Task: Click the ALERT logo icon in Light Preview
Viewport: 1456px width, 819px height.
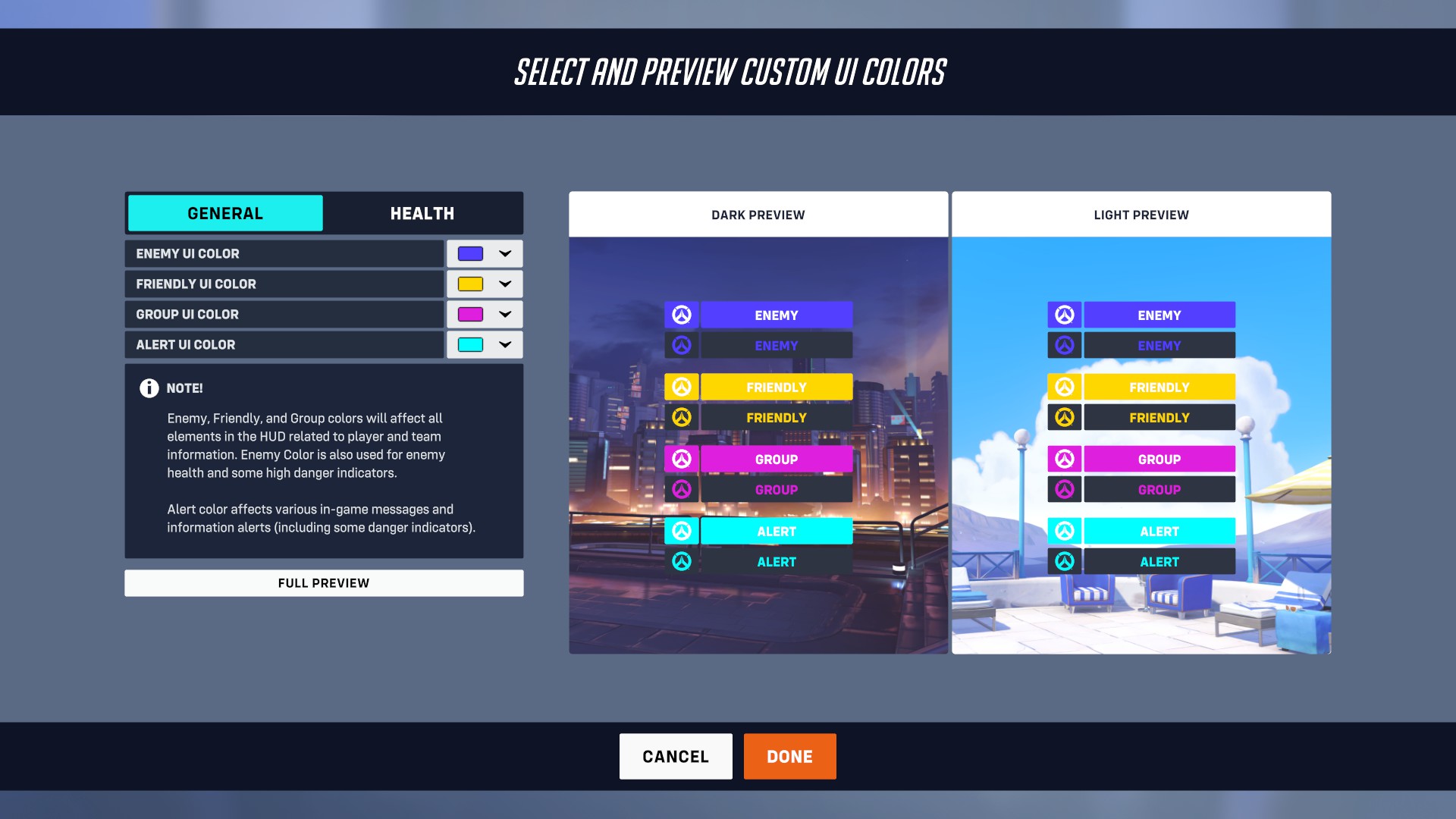Action: click(x=1065, y=531)
